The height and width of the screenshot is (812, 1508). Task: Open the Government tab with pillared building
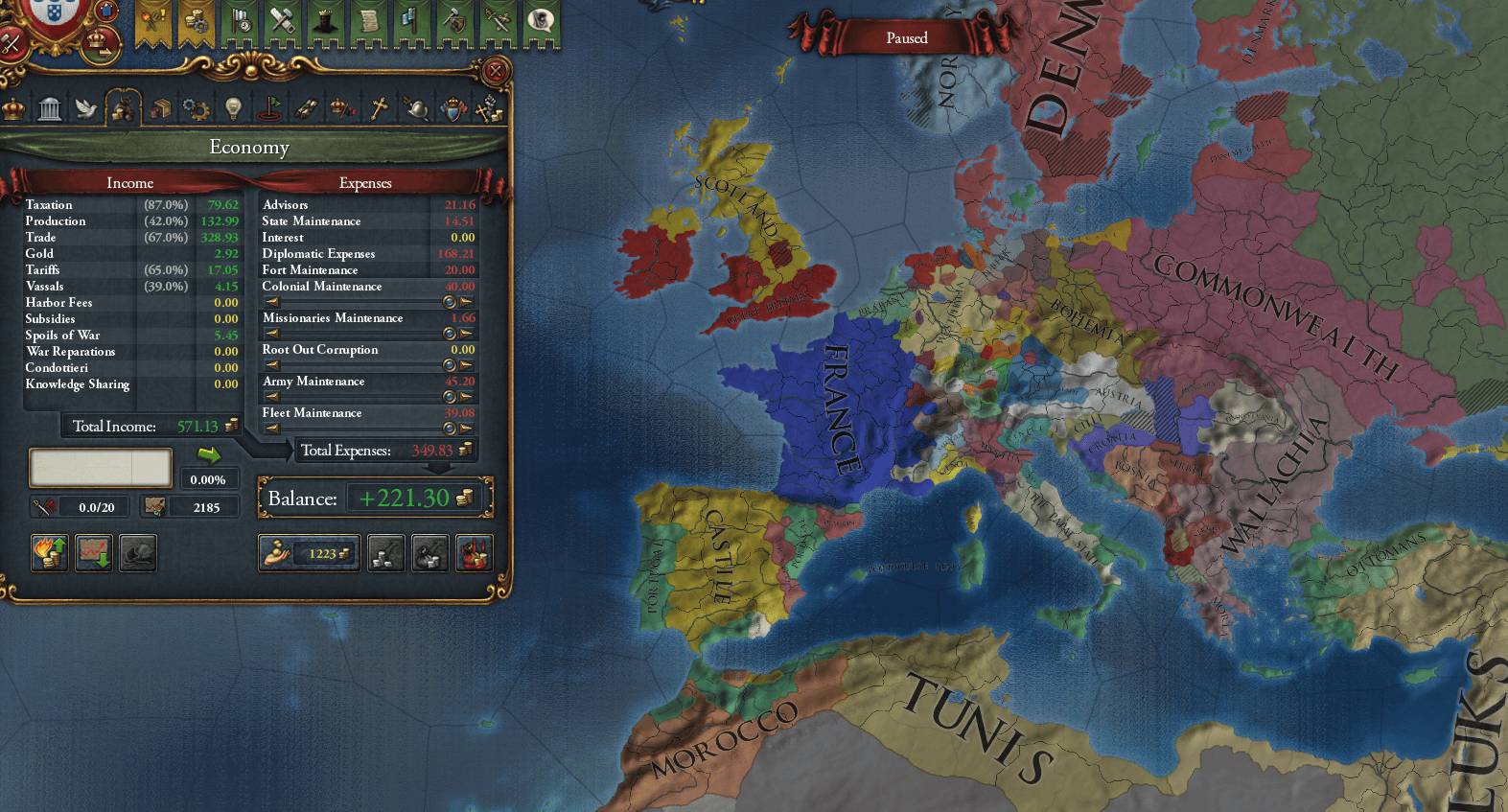(50, 108)
